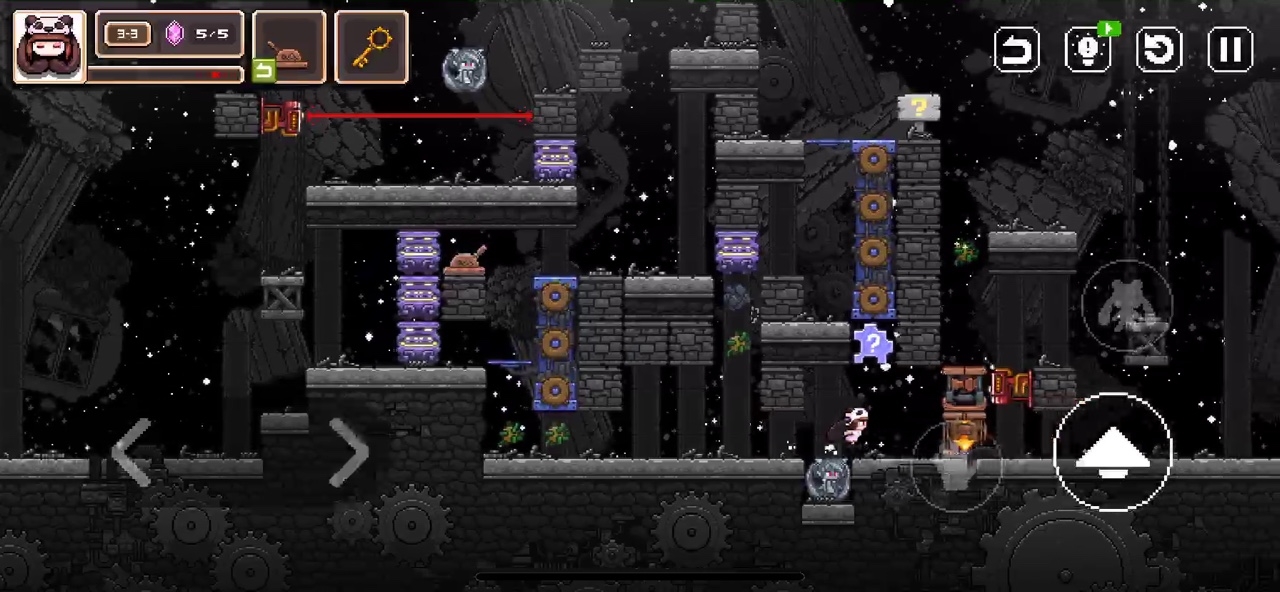Undo the last move with the back arrow
The height and width of the screenshot is (592, 1280).
(x=1016, y=49)
